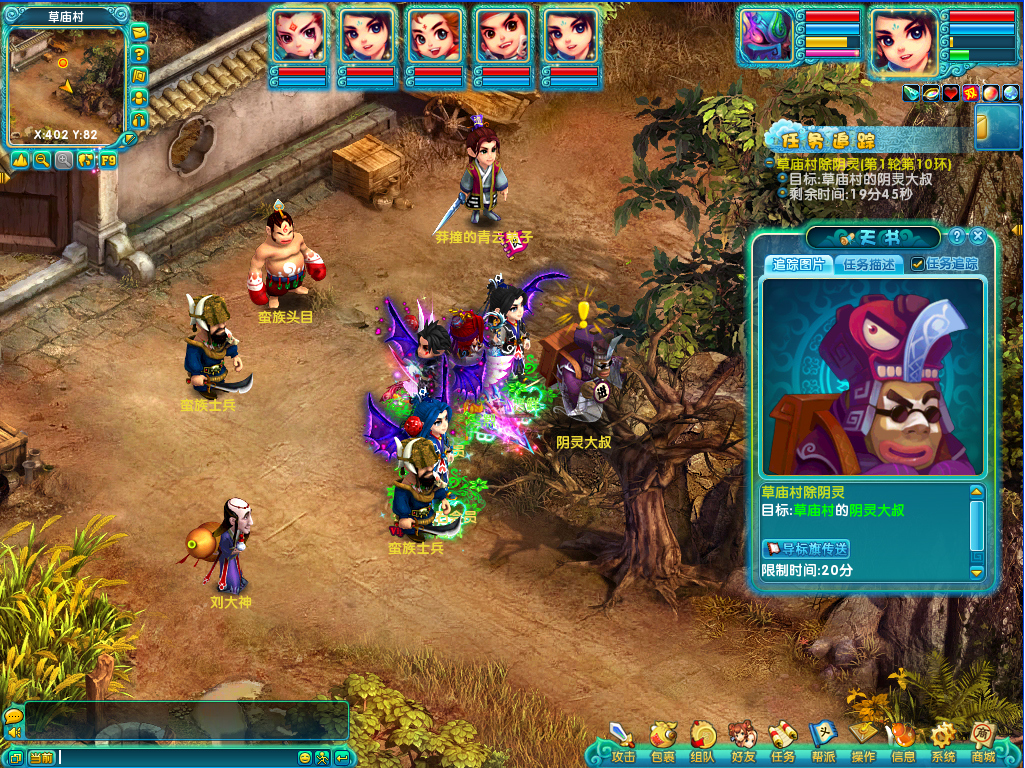Untick the 任务追踪 checkbox

click(x=917, y=264)
